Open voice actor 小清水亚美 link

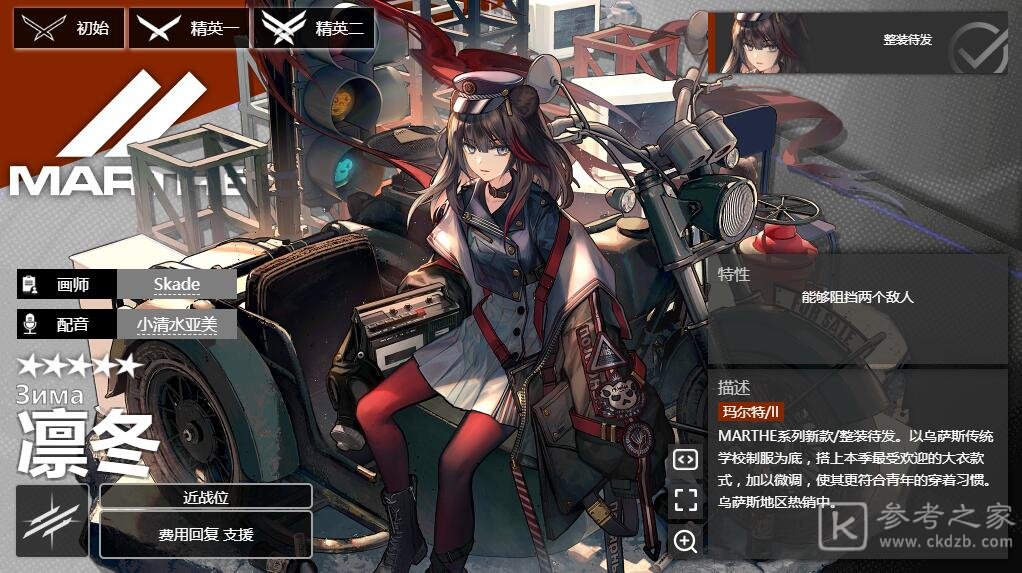click(177, 324)
